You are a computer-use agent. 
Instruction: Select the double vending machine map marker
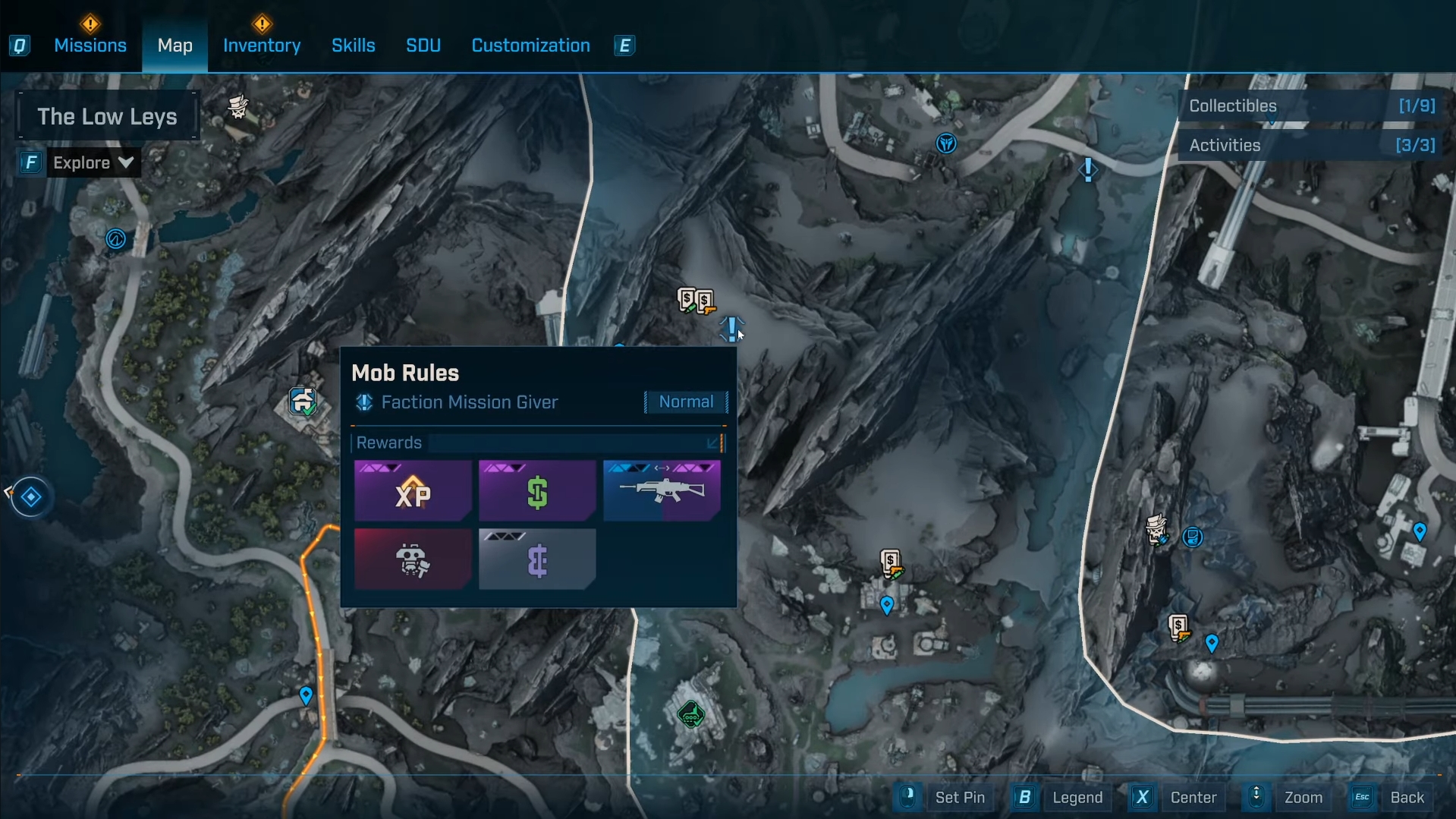pyautogui.click(x=696, y=301)
